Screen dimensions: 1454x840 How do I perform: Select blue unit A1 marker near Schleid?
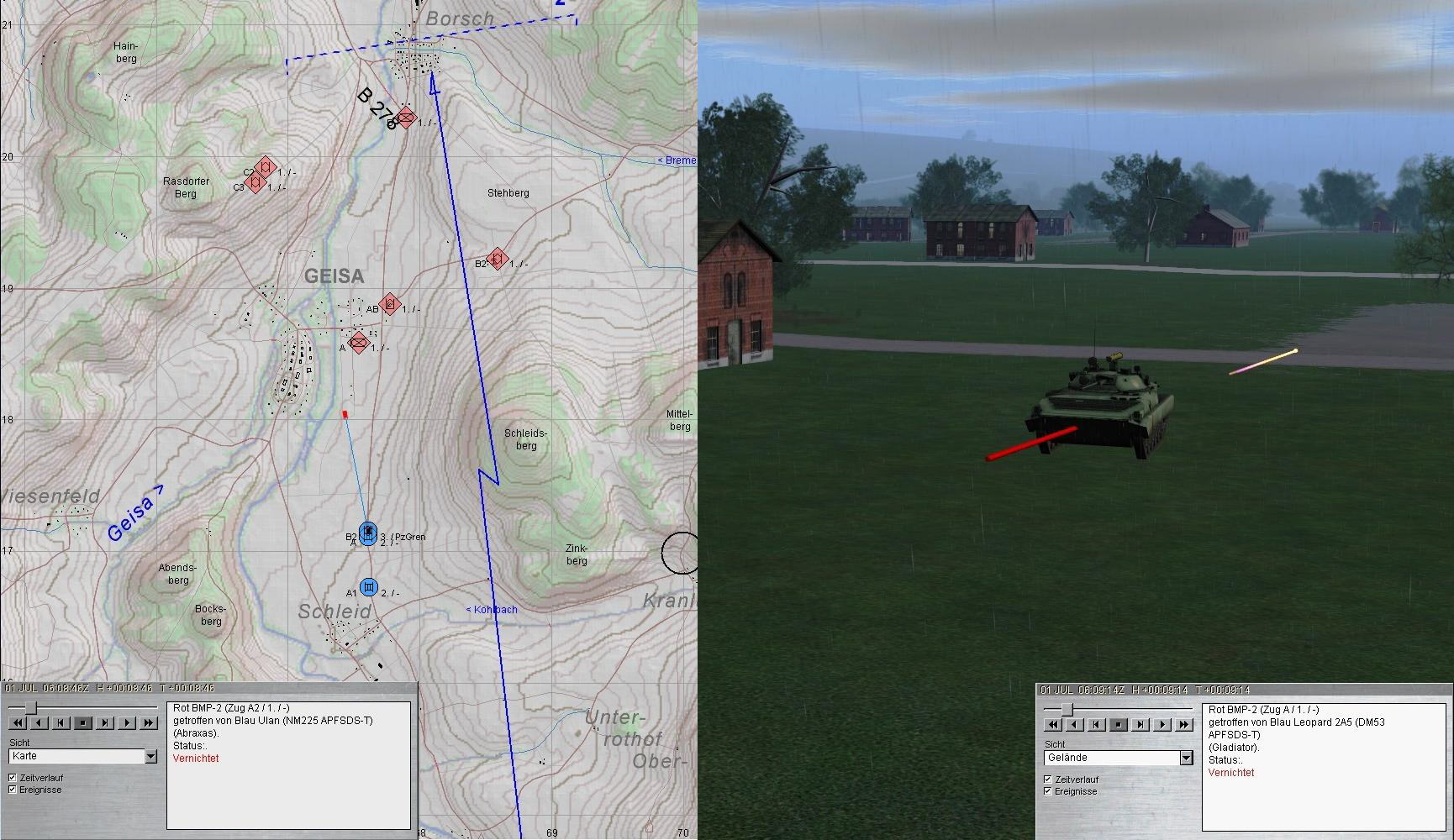pyautogui.click(x=368, y=586)
